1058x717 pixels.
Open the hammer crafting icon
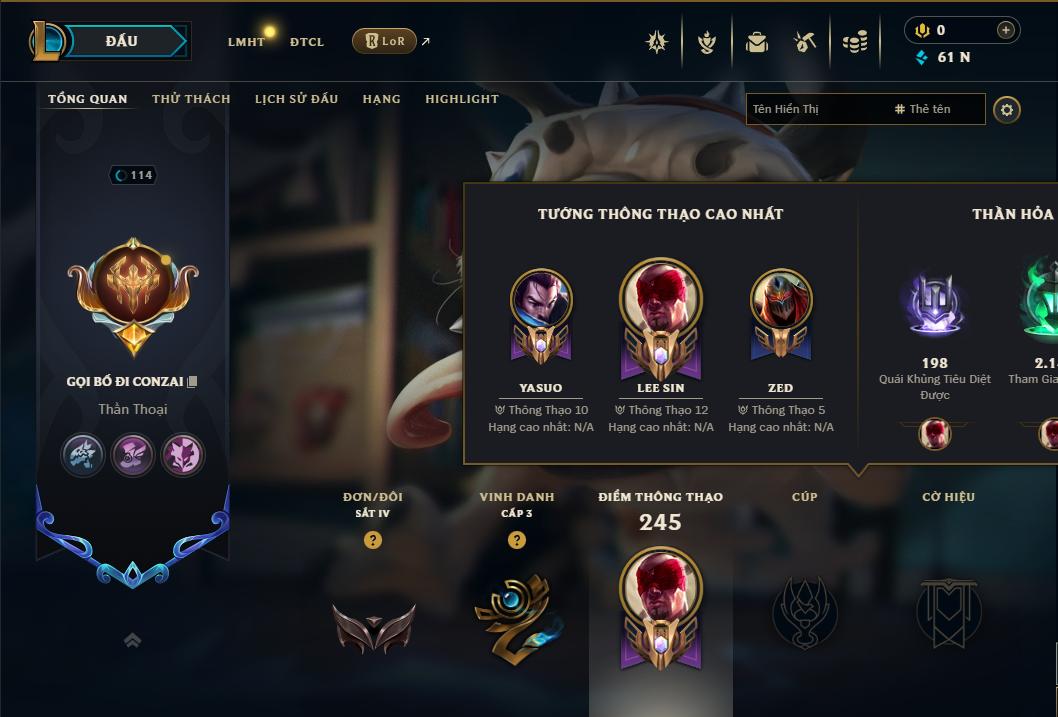pos(805,42)
